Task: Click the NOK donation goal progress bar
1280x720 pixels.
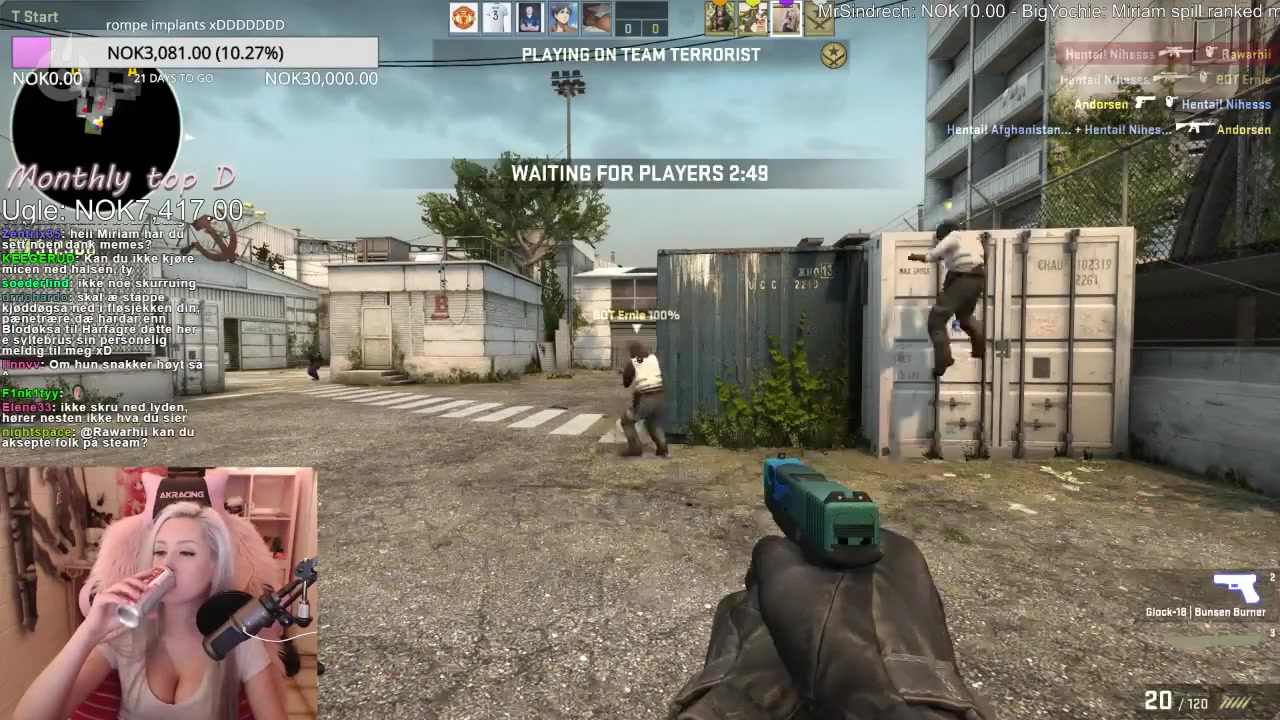Action: [x=195, y=53]
